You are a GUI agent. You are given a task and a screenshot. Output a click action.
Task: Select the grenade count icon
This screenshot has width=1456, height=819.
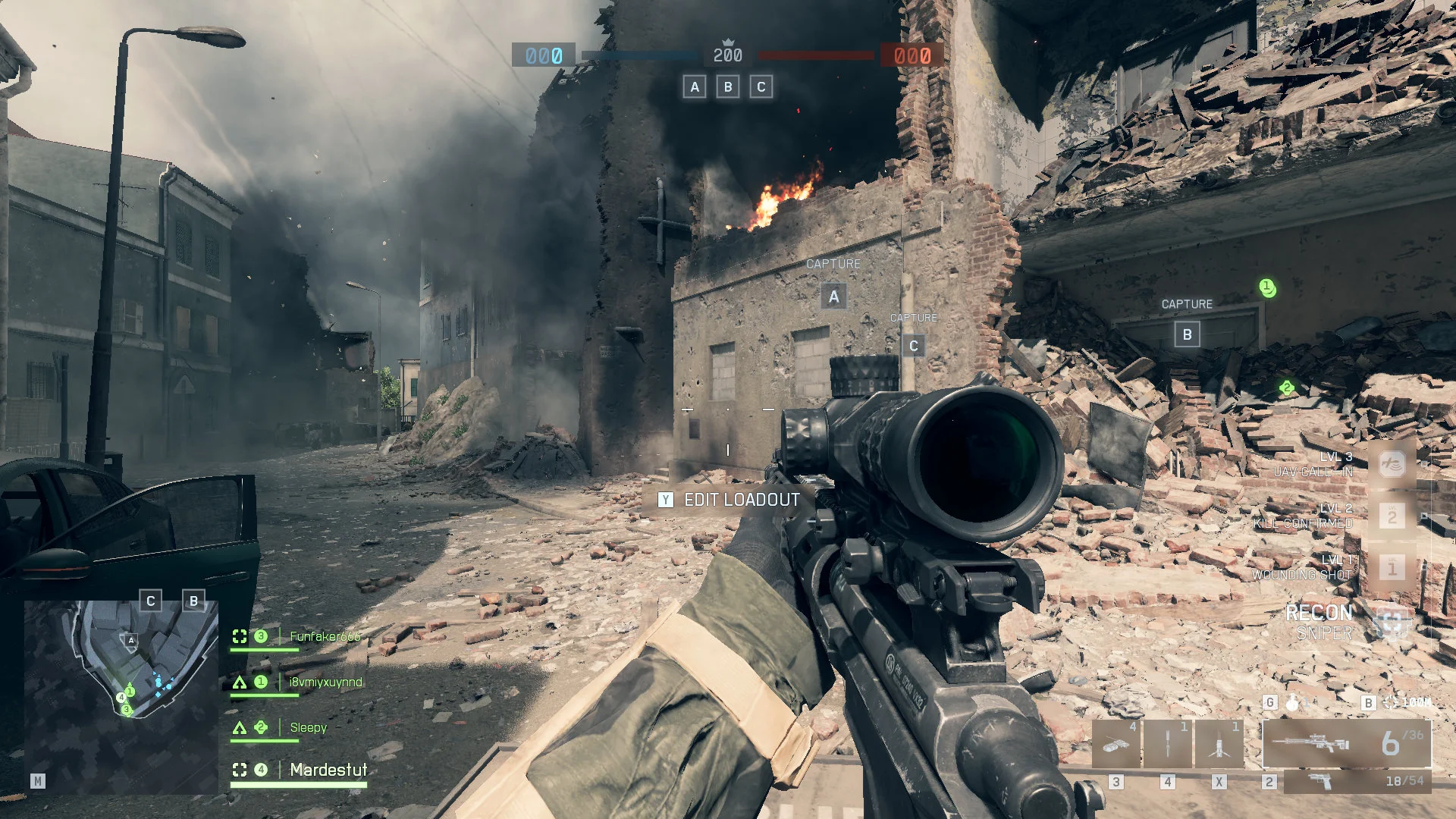(1292, 703)
